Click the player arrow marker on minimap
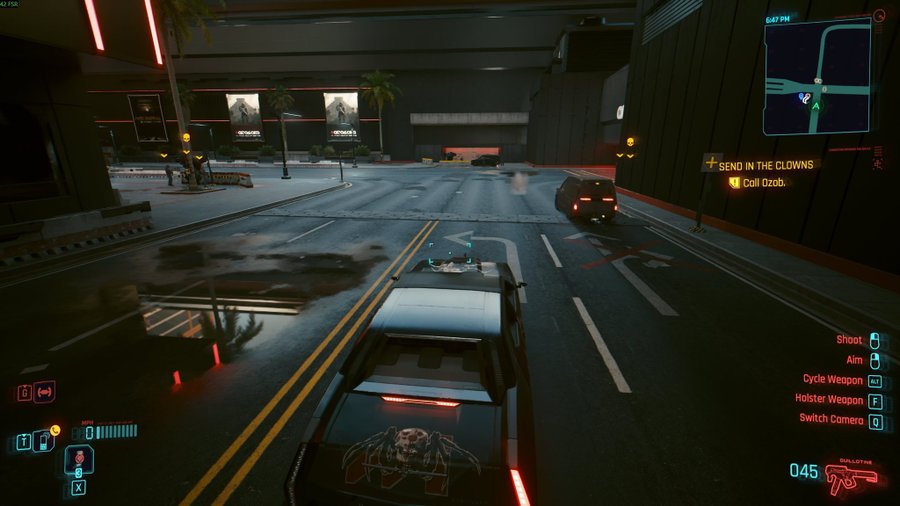Image resolution: width=900 pixels, height=506 pixels. 816,104
